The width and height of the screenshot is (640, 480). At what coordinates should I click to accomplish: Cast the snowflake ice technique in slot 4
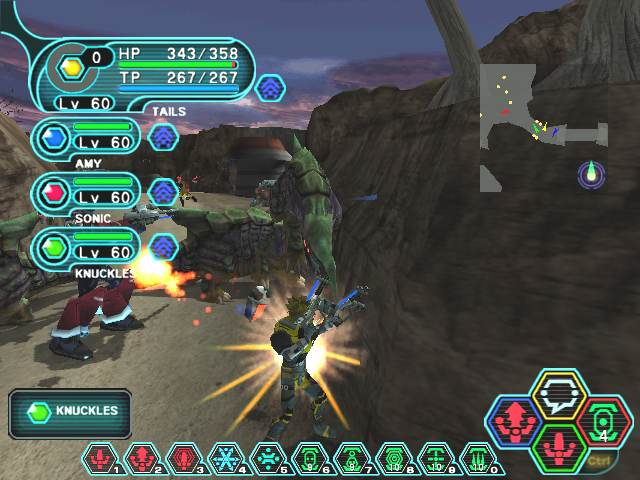[x=227, y=459]
